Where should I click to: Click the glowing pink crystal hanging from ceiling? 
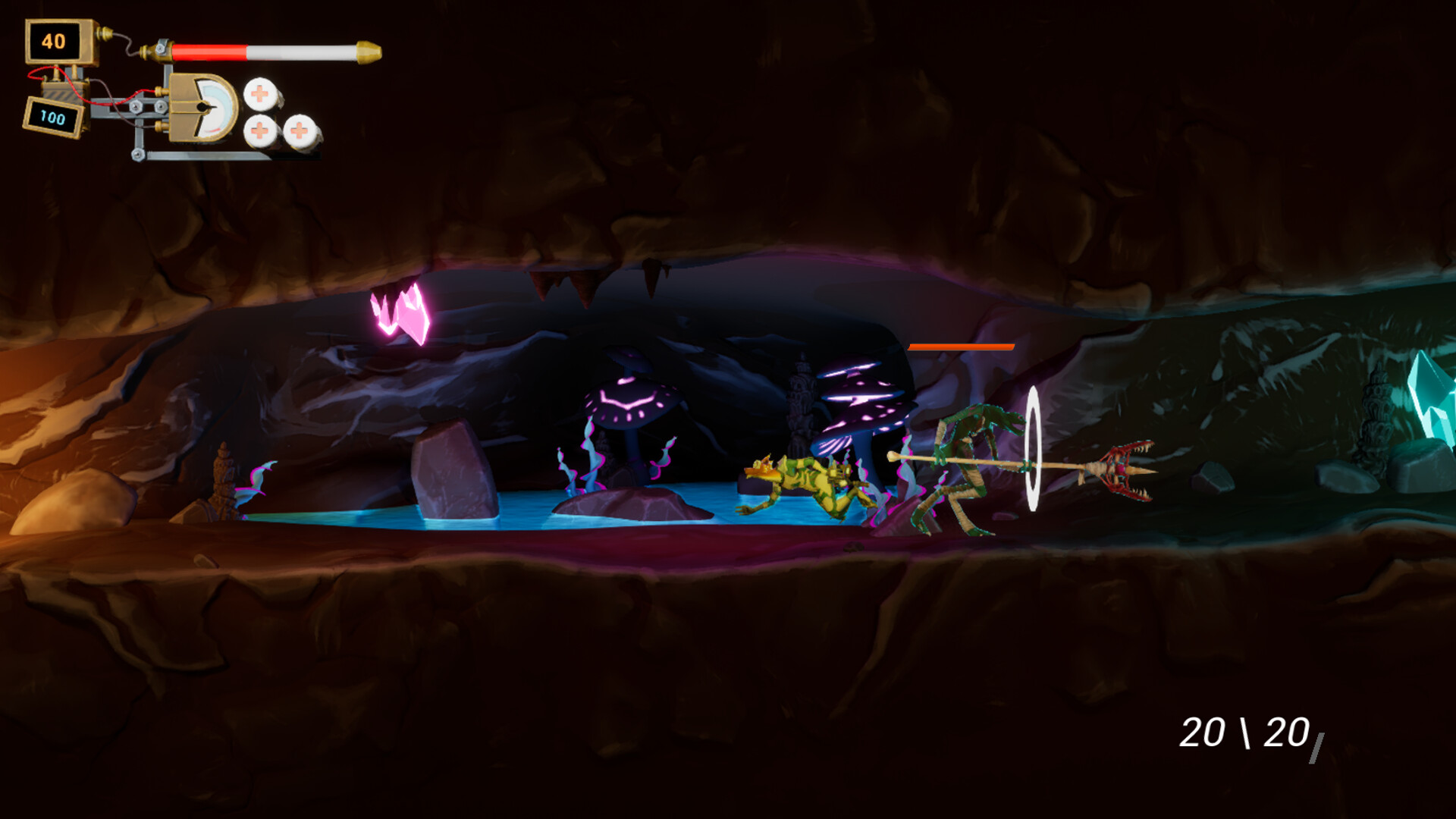pos(402,311)
